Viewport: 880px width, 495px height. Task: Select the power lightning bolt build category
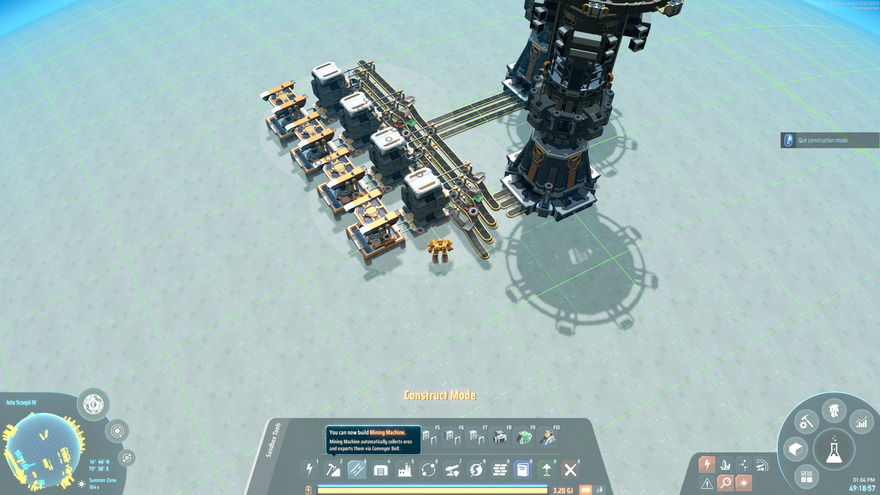pos(309,469)
